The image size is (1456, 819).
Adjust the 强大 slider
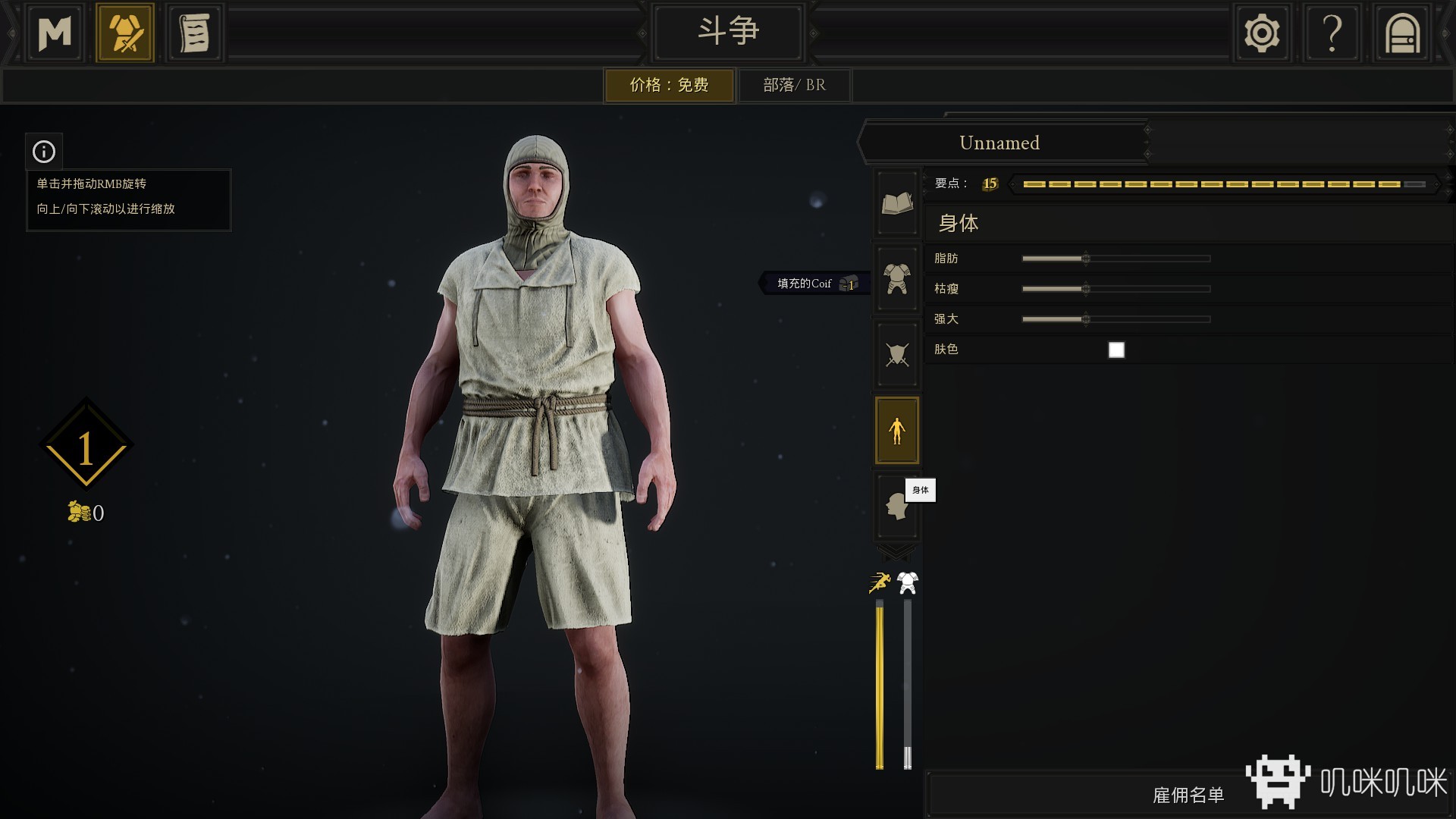click(1086, 319)
